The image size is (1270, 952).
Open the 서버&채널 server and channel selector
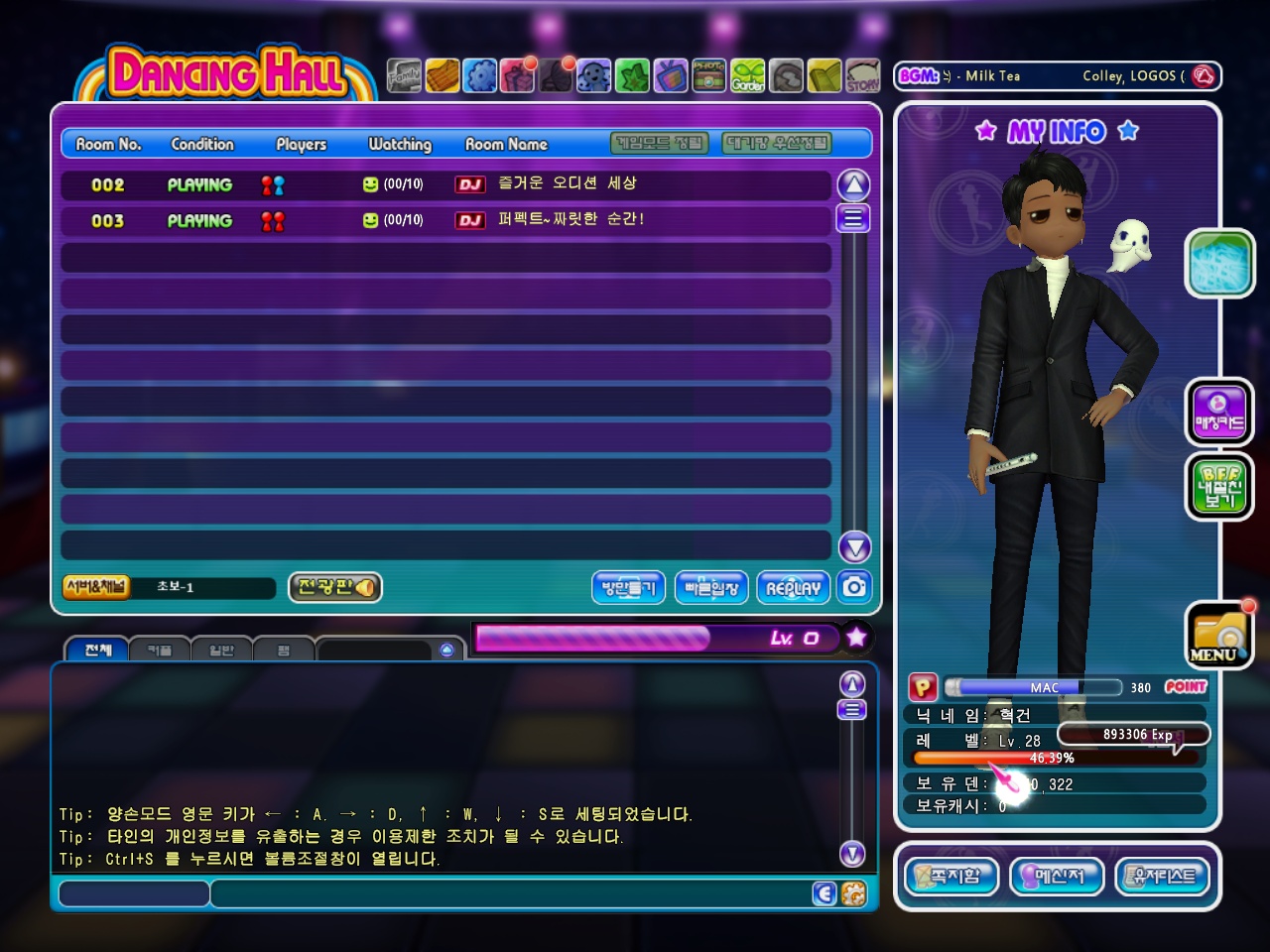pos(96,587)
